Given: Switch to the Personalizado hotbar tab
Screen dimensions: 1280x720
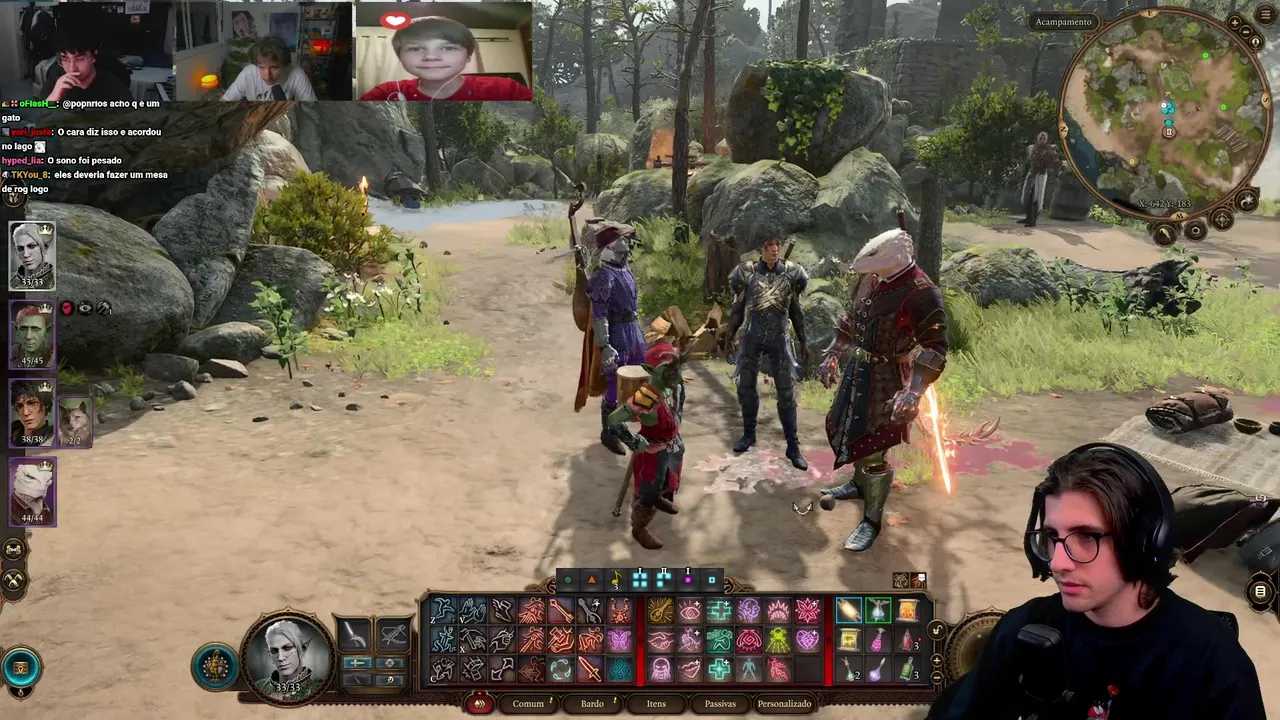Looking at the screenshot, I should tap(784, 704).
